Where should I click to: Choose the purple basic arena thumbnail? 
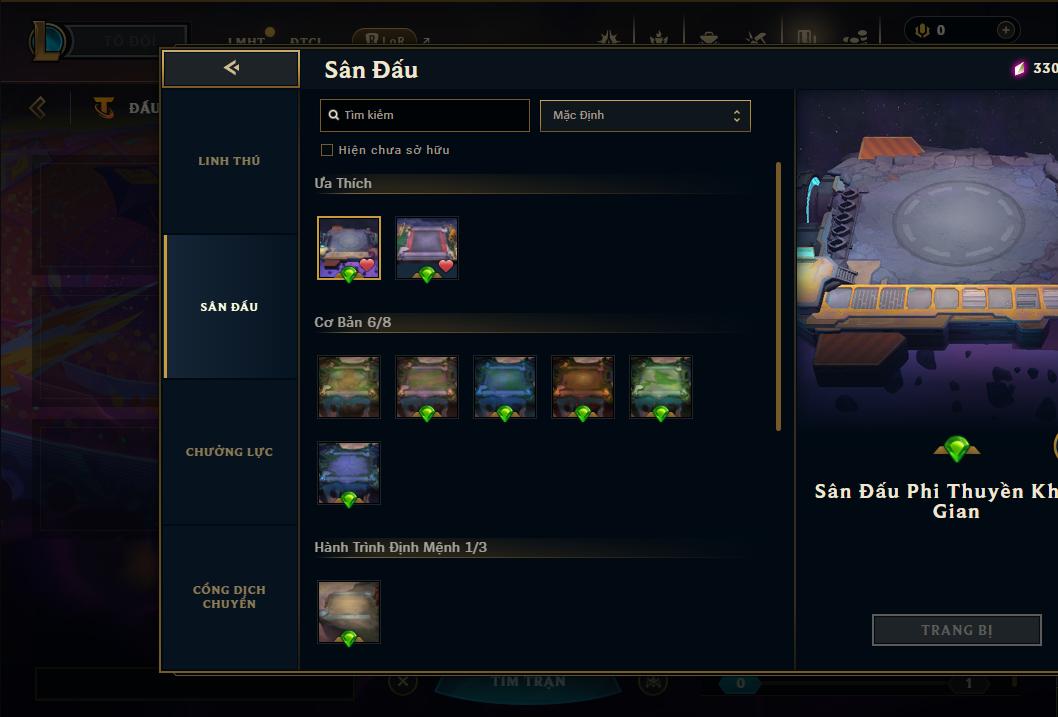point(349,473)
